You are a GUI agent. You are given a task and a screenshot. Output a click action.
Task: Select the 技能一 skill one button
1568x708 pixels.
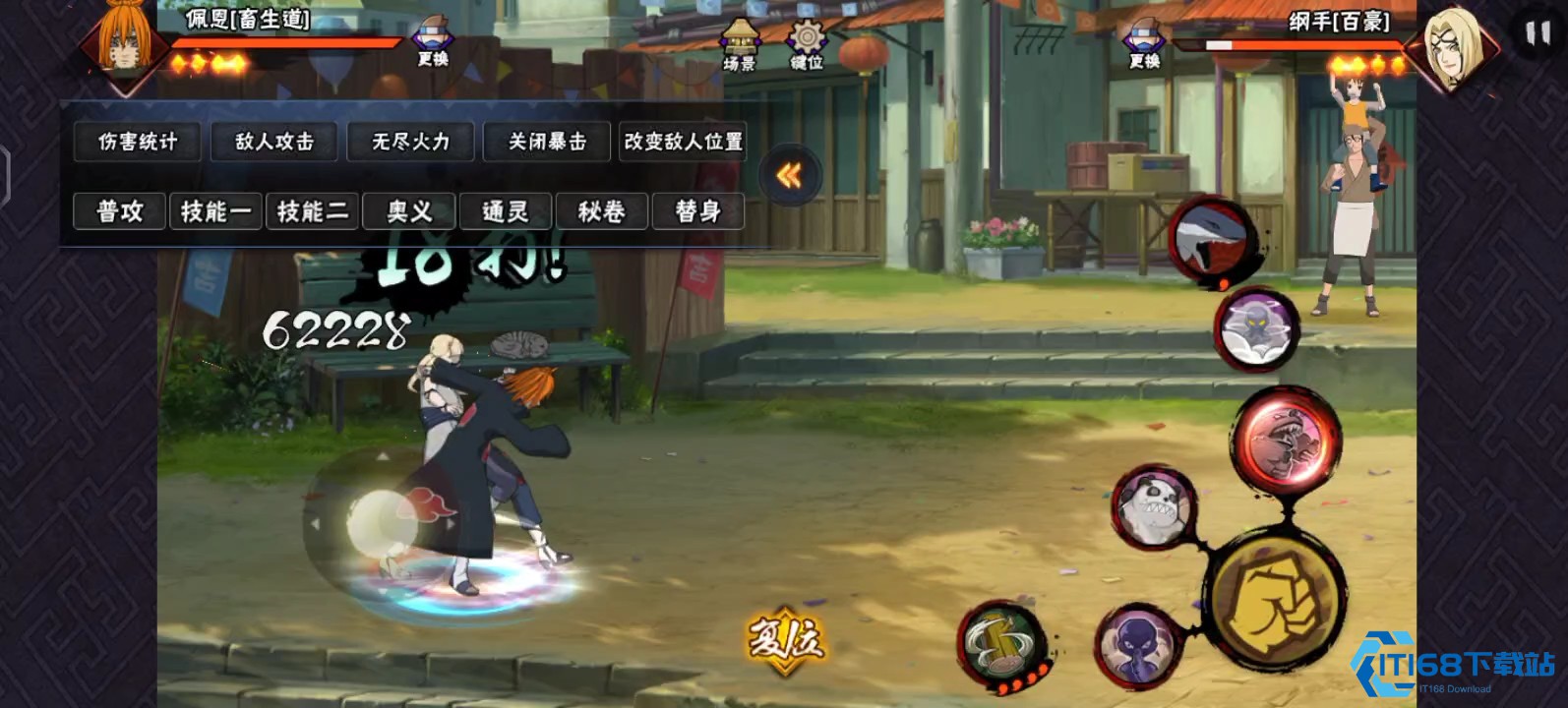215,211
